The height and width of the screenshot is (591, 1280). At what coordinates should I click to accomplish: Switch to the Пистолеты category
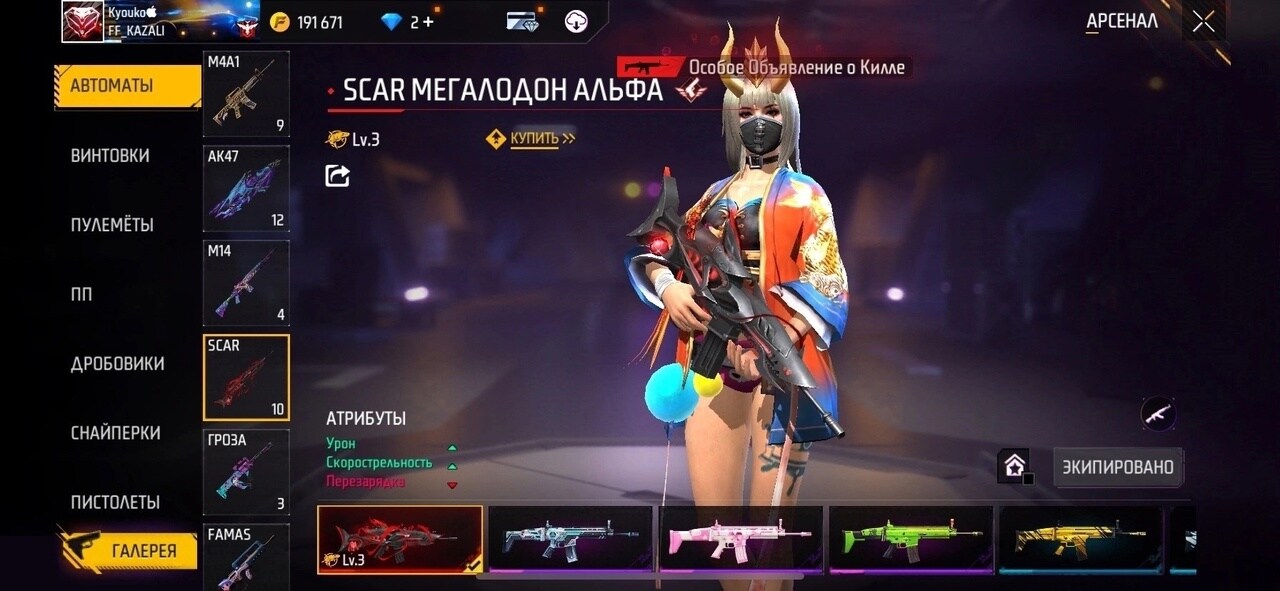pos(115,502)
